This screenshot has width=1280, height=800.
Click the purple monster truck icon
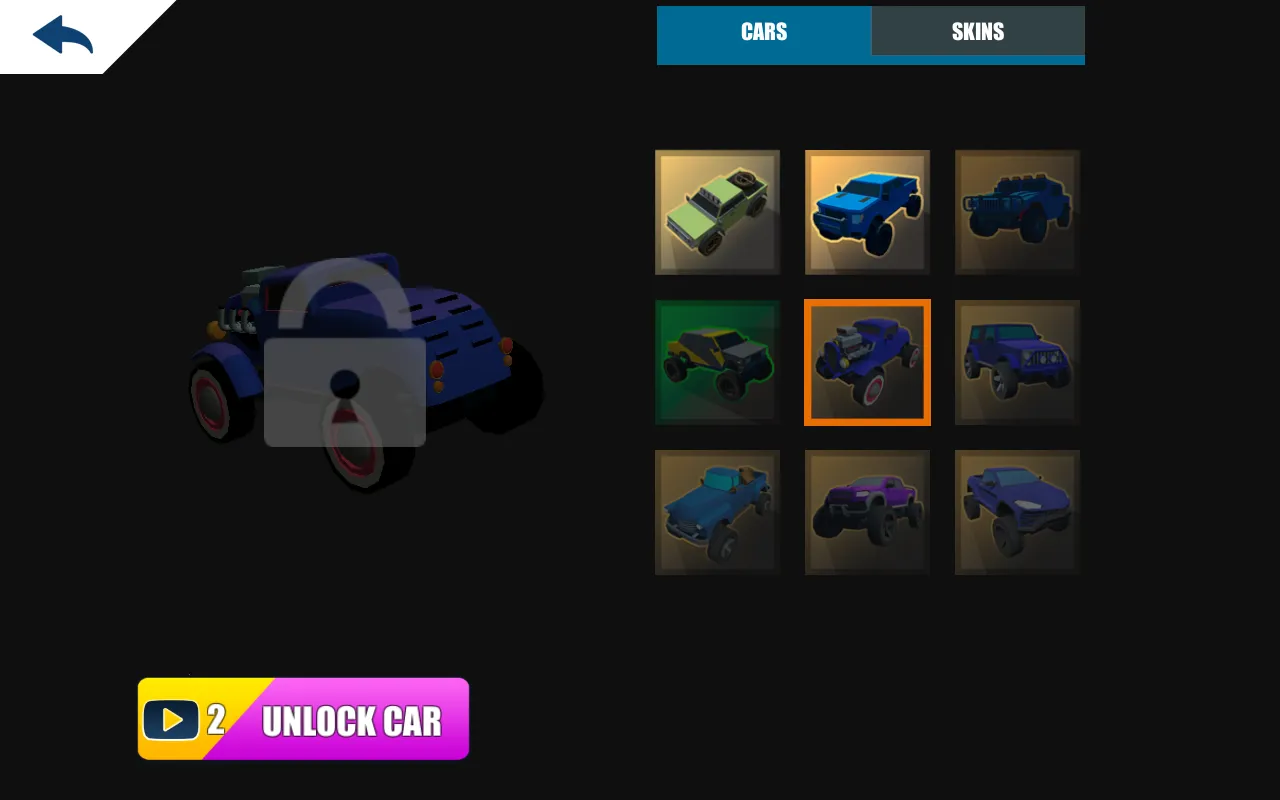(867, 512)
